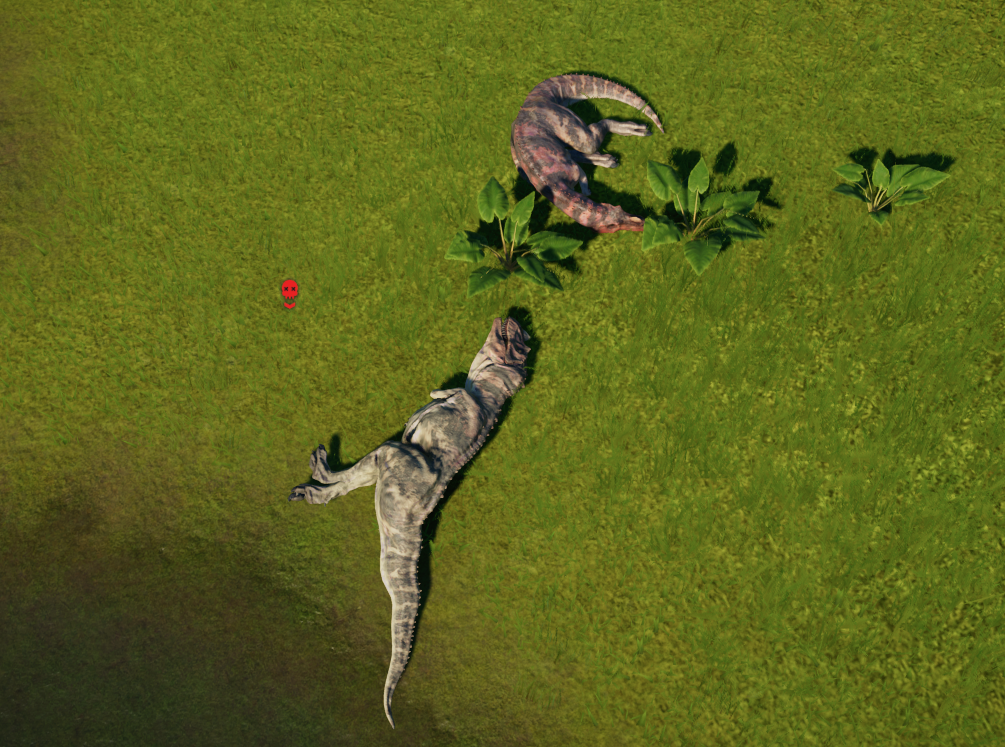The height and width of the screenshot is (747, 1005).
Task: Click the red skull death marker
Action: point(289,291)
